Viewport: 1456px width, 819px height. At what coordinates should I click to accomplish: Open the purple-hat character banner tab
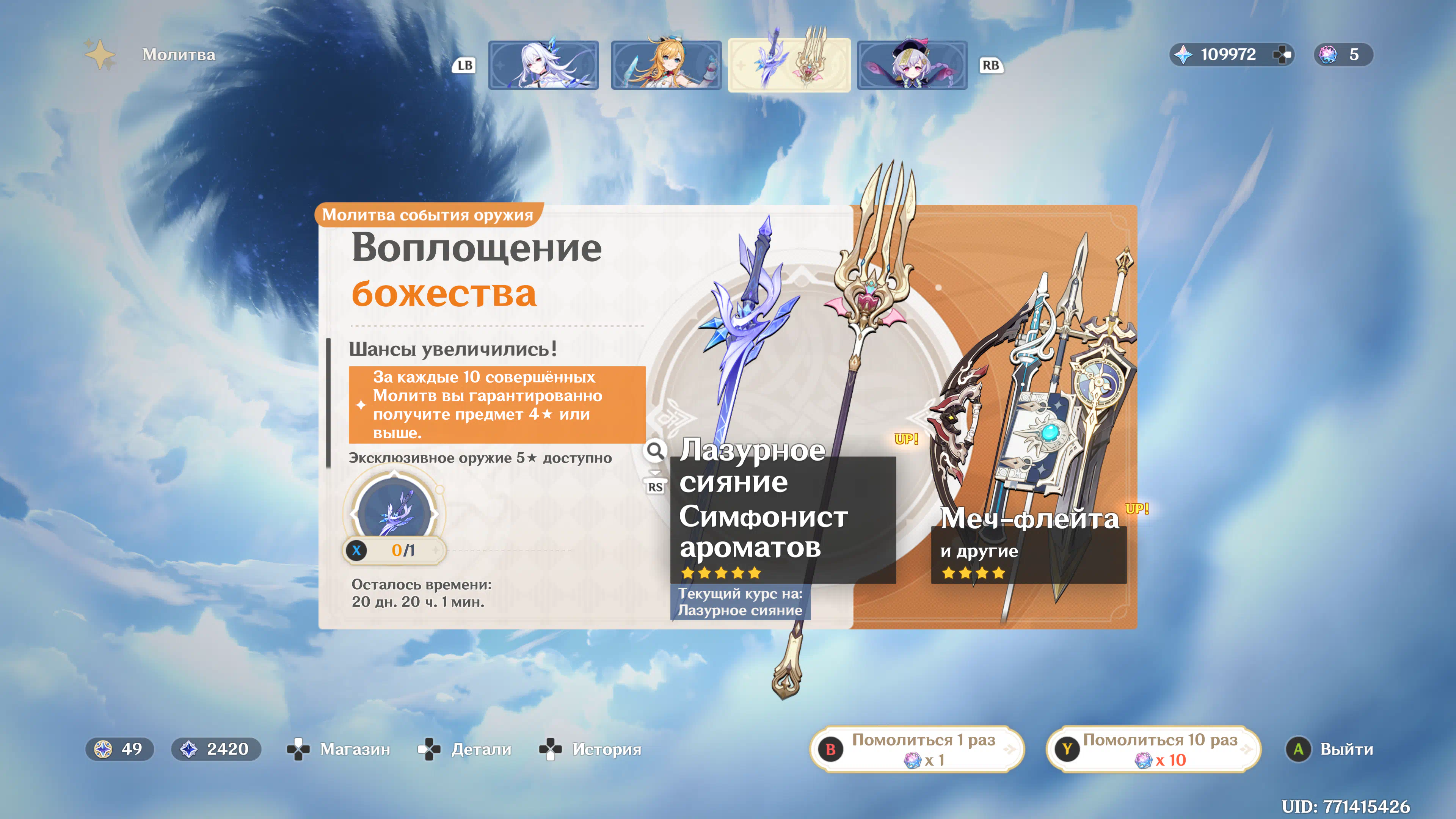pyautogui.click(x=912, y=65)
